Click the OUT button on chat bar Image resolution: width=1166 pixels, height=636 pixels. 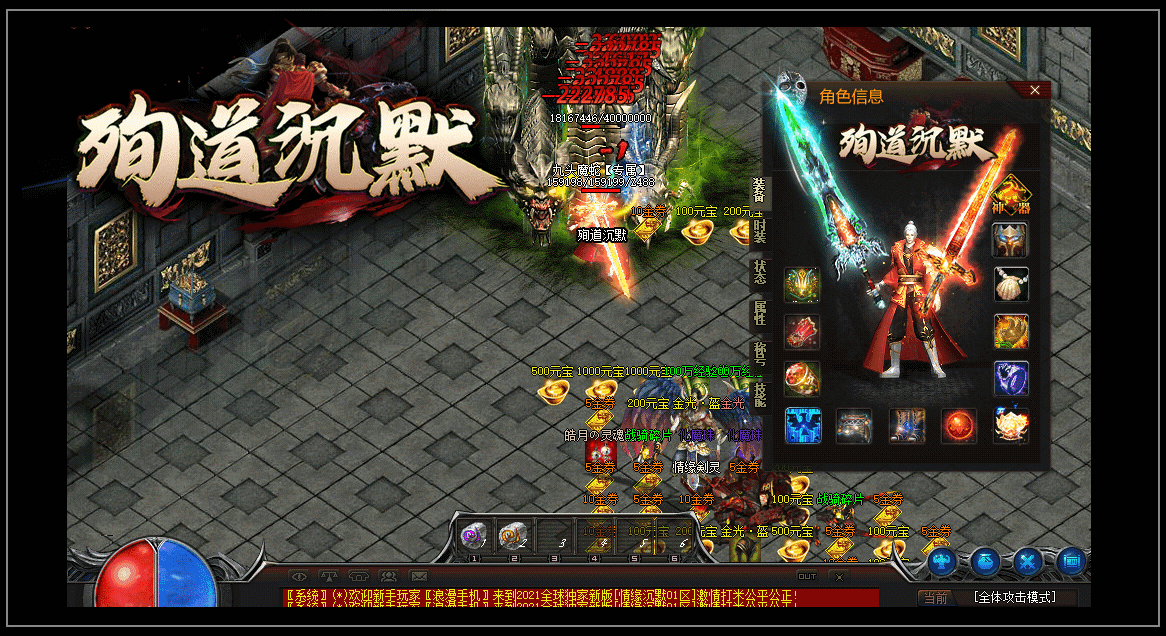tap(806, 576)
